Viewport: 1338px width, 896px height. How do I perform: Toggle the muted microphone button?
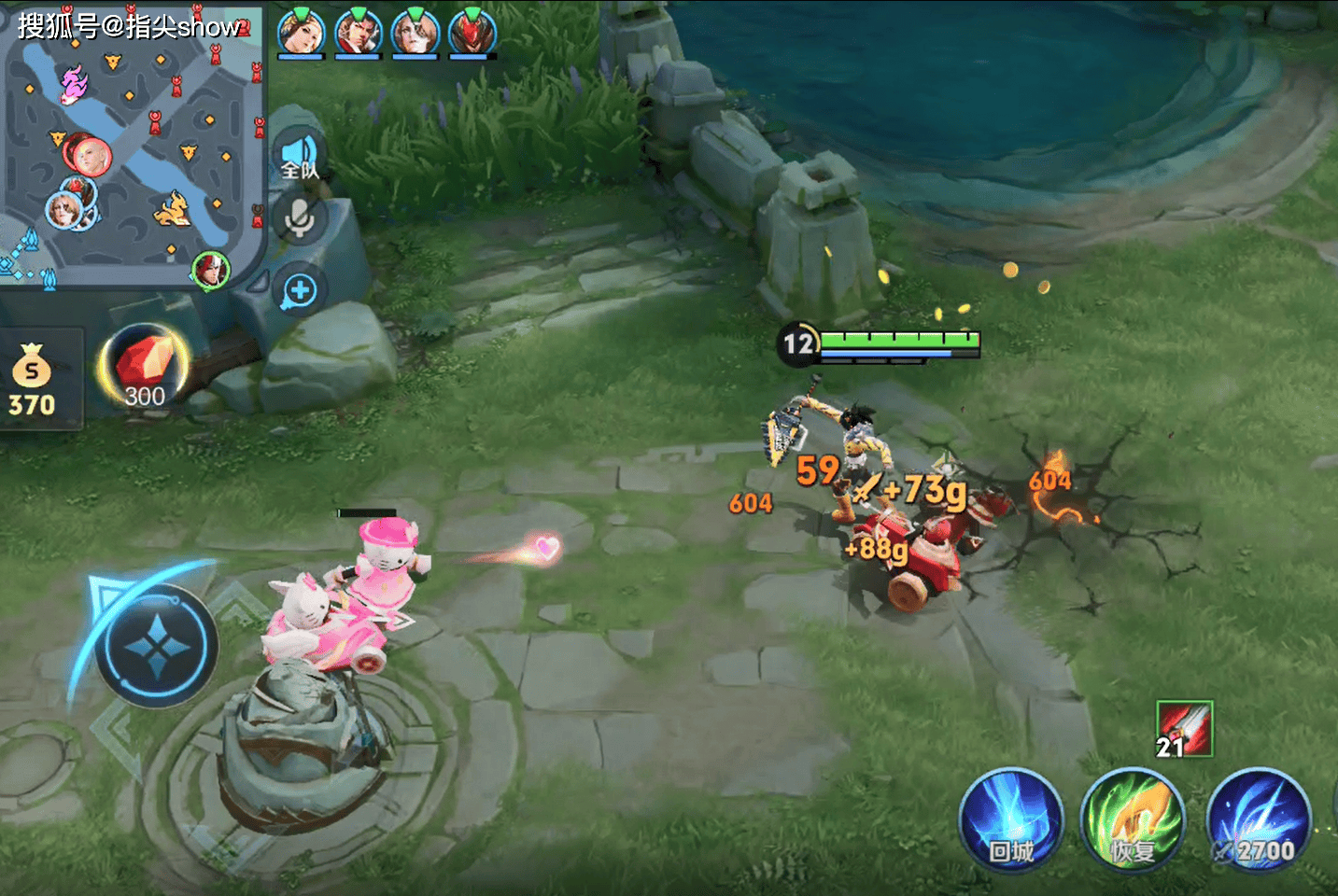point(299,220)
